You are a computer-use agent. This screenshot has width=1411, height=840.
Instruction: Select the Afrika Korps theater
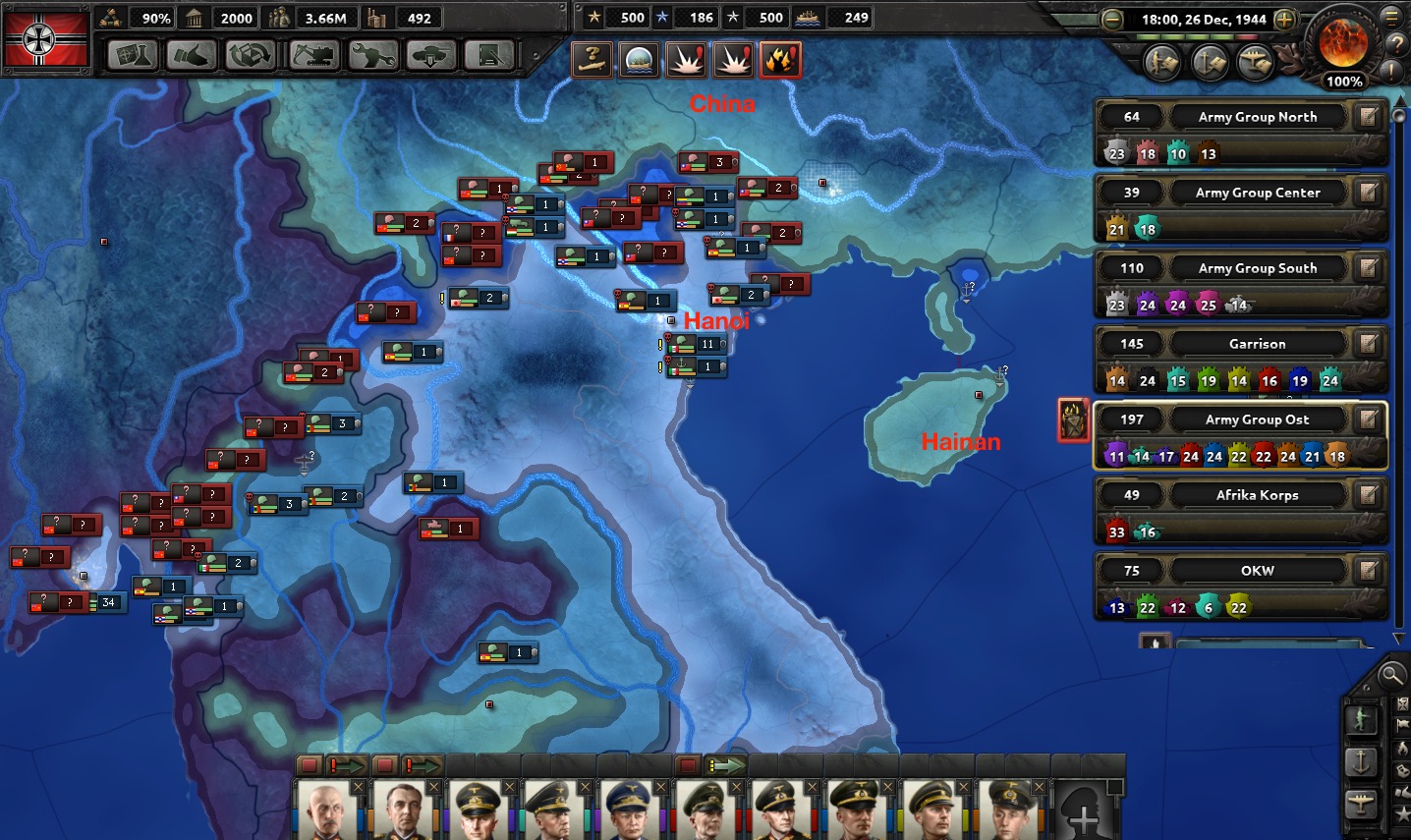pos(1257,495)
